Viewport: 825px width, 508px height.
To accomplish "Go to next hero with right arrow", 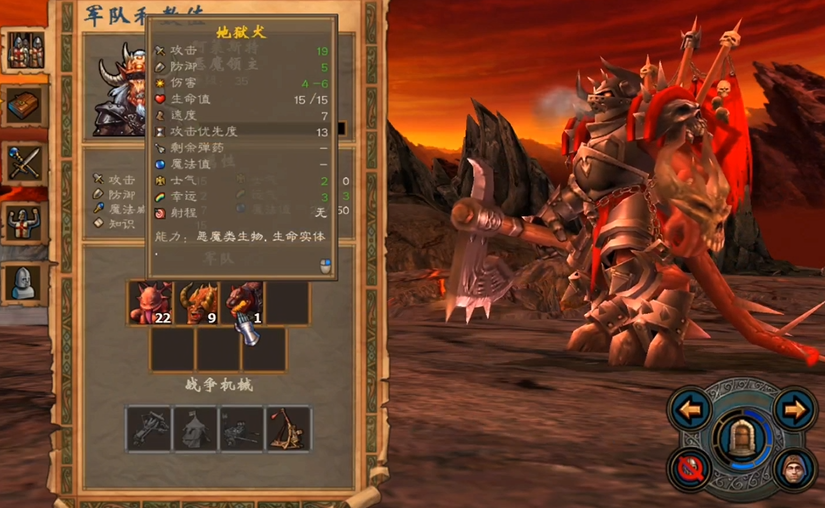I will 795,409.
